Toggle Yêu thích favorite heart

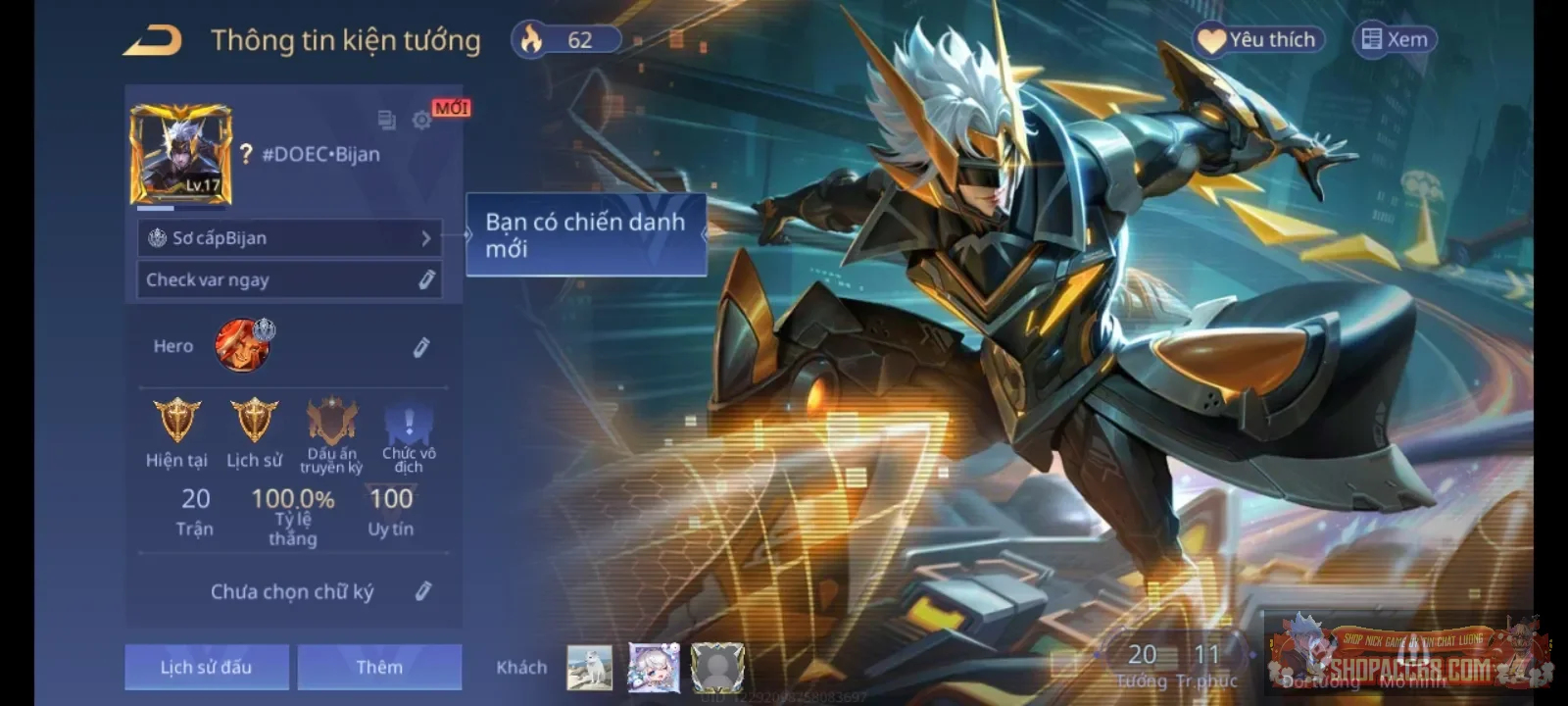[x=1258, y=39]
